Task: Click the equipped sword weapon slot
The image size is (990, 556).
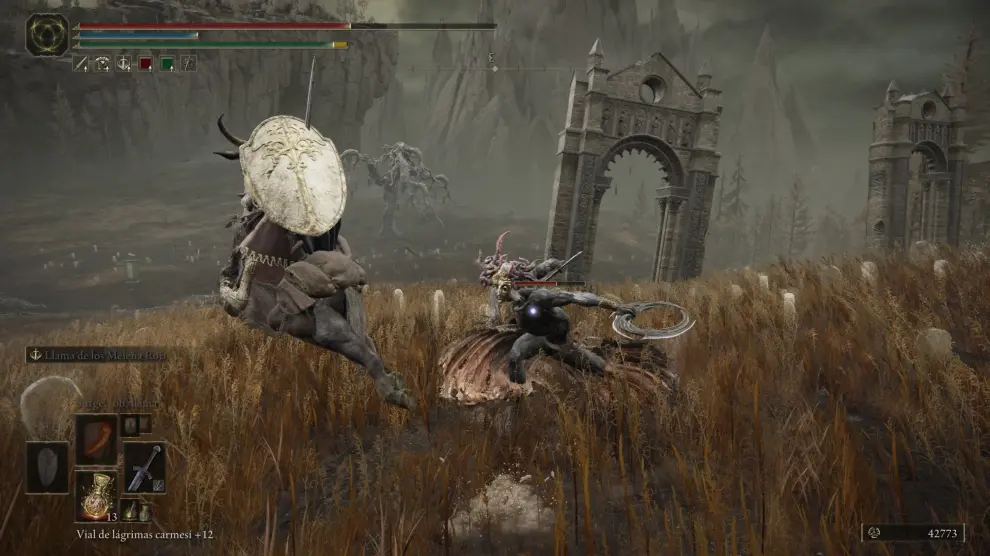Action: click(145, 467)
